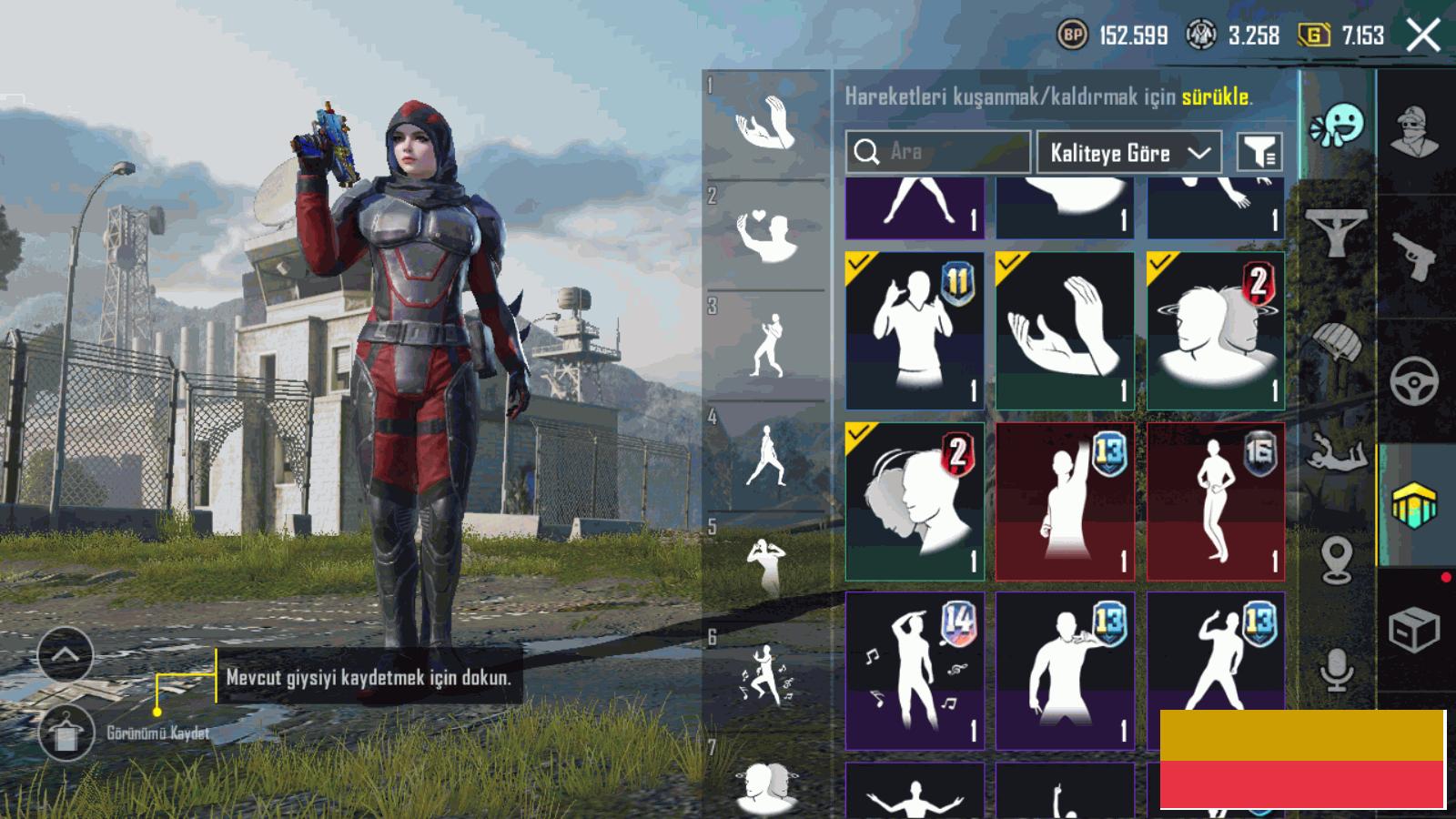The image size is (1456, 819).
Task: Select the microphone voice category
Action: (1336, 672)
